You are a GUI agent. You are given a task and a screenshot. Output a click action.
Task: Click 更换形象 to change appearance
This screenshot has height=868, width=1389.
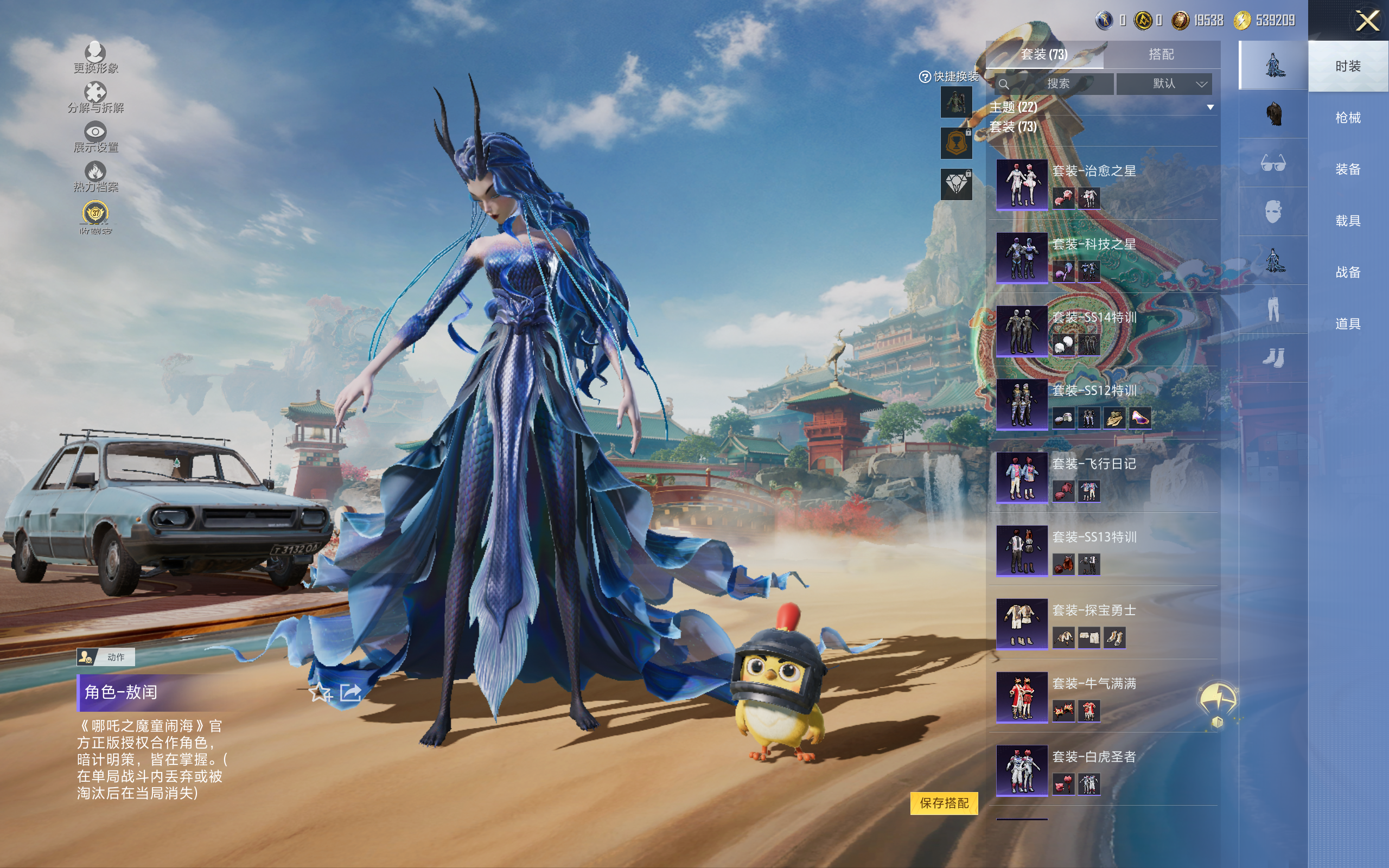click(95, 58)
